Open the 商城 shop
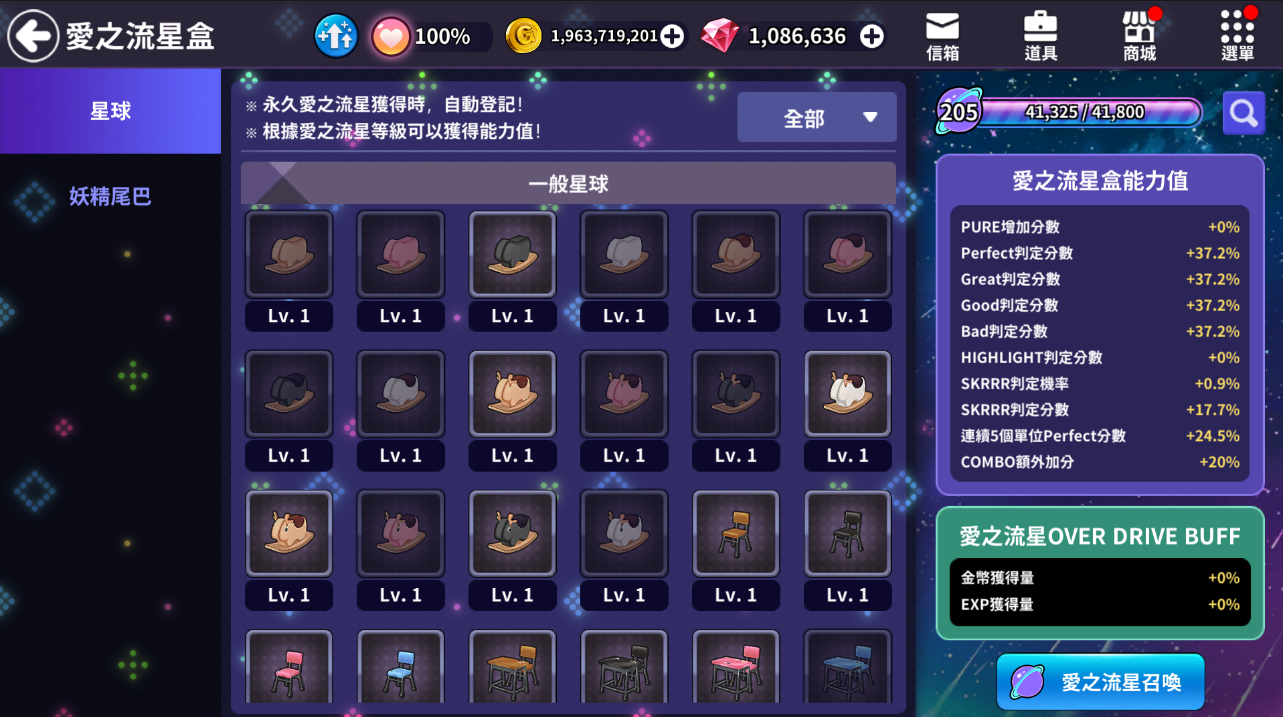 click(1139, 37)
